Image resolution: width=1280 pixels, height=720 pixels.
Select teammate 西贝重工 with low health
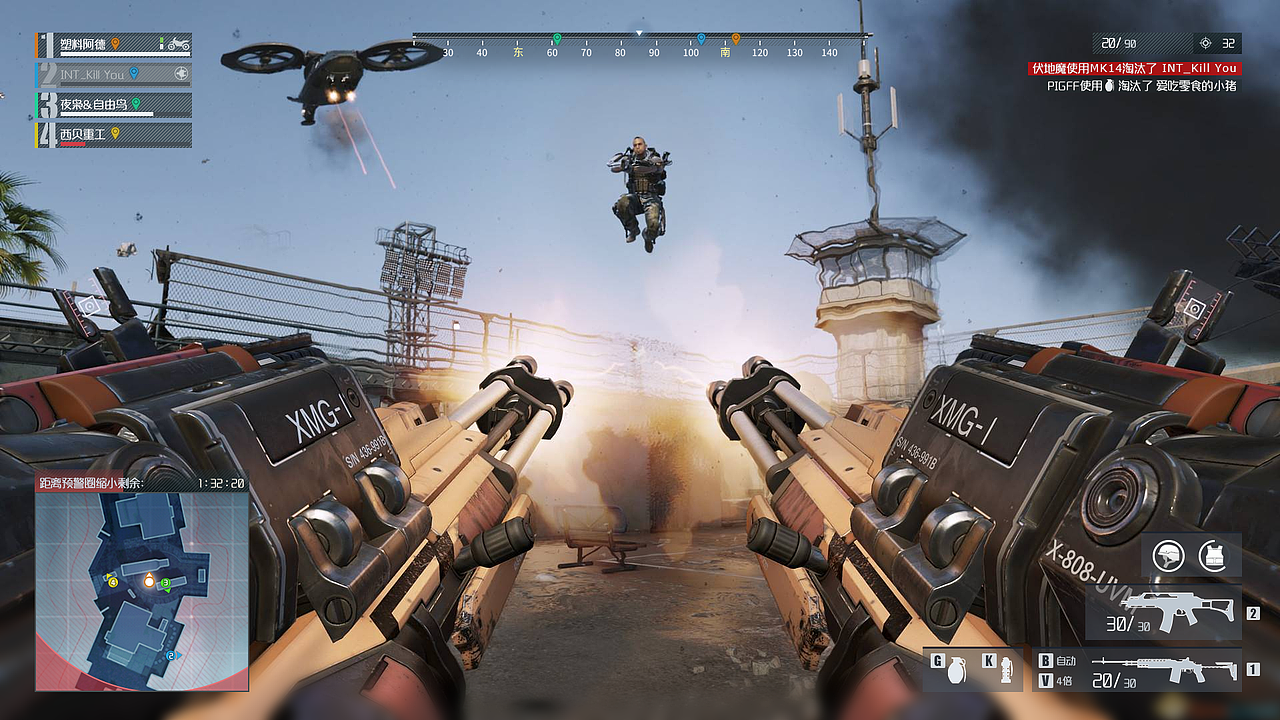[113, 134]
